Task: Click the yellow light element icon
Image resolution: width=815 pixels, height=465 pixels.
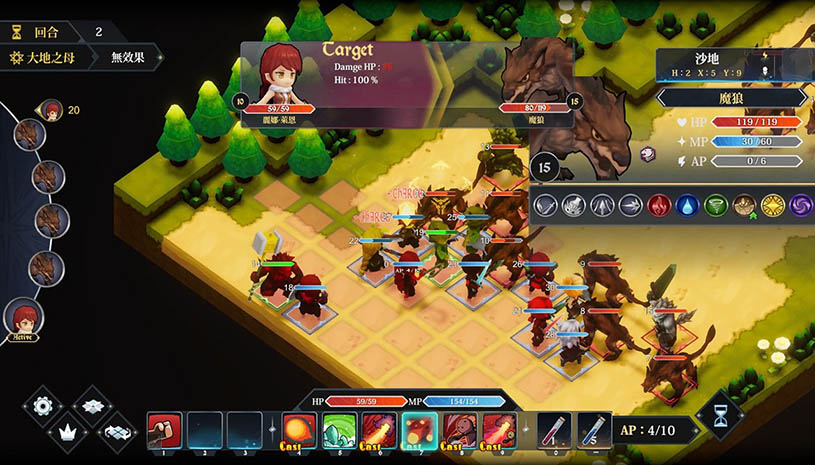Action: (x=772, y=205)
